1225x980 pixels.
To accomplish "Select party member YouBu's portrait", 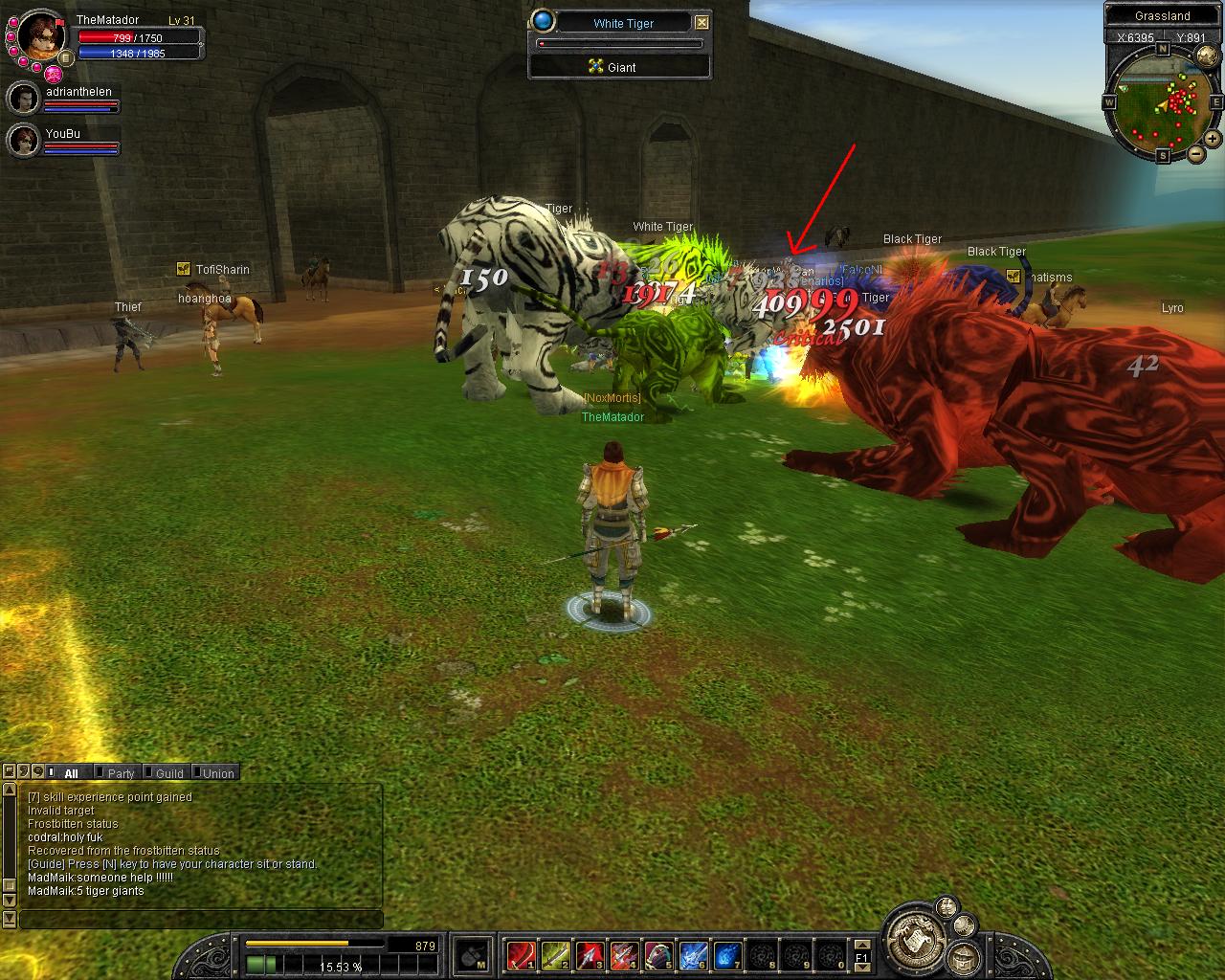I will click(x=23, y=141).
